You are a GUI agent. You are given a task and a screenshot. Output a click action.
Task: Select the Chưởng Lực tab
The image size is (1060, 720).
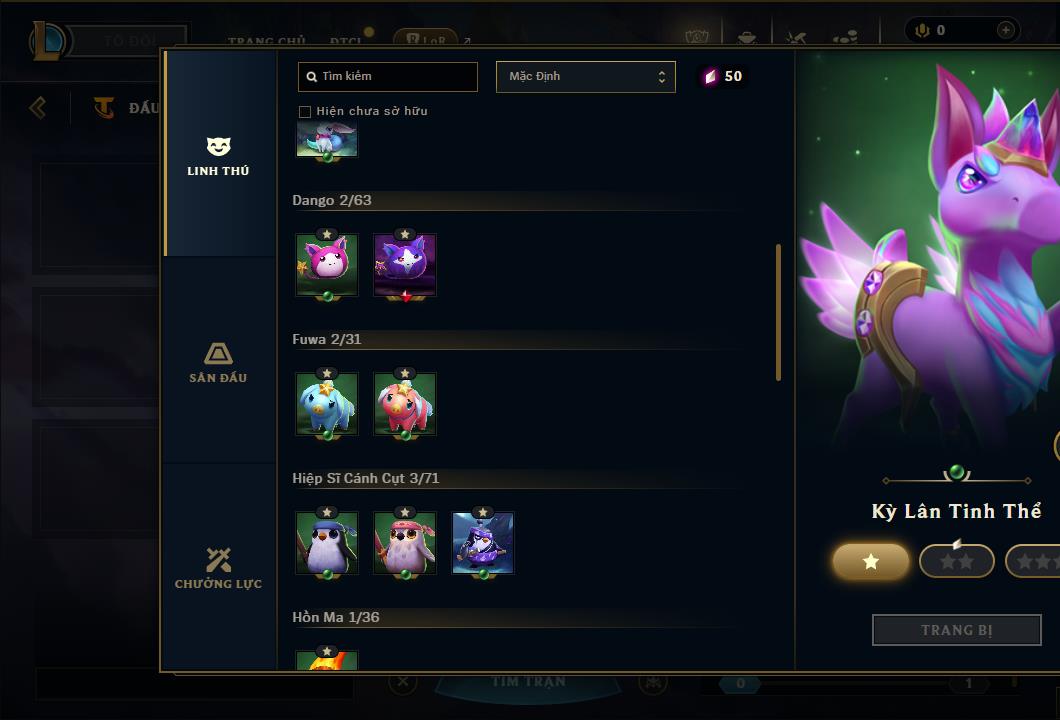[218, 568]
